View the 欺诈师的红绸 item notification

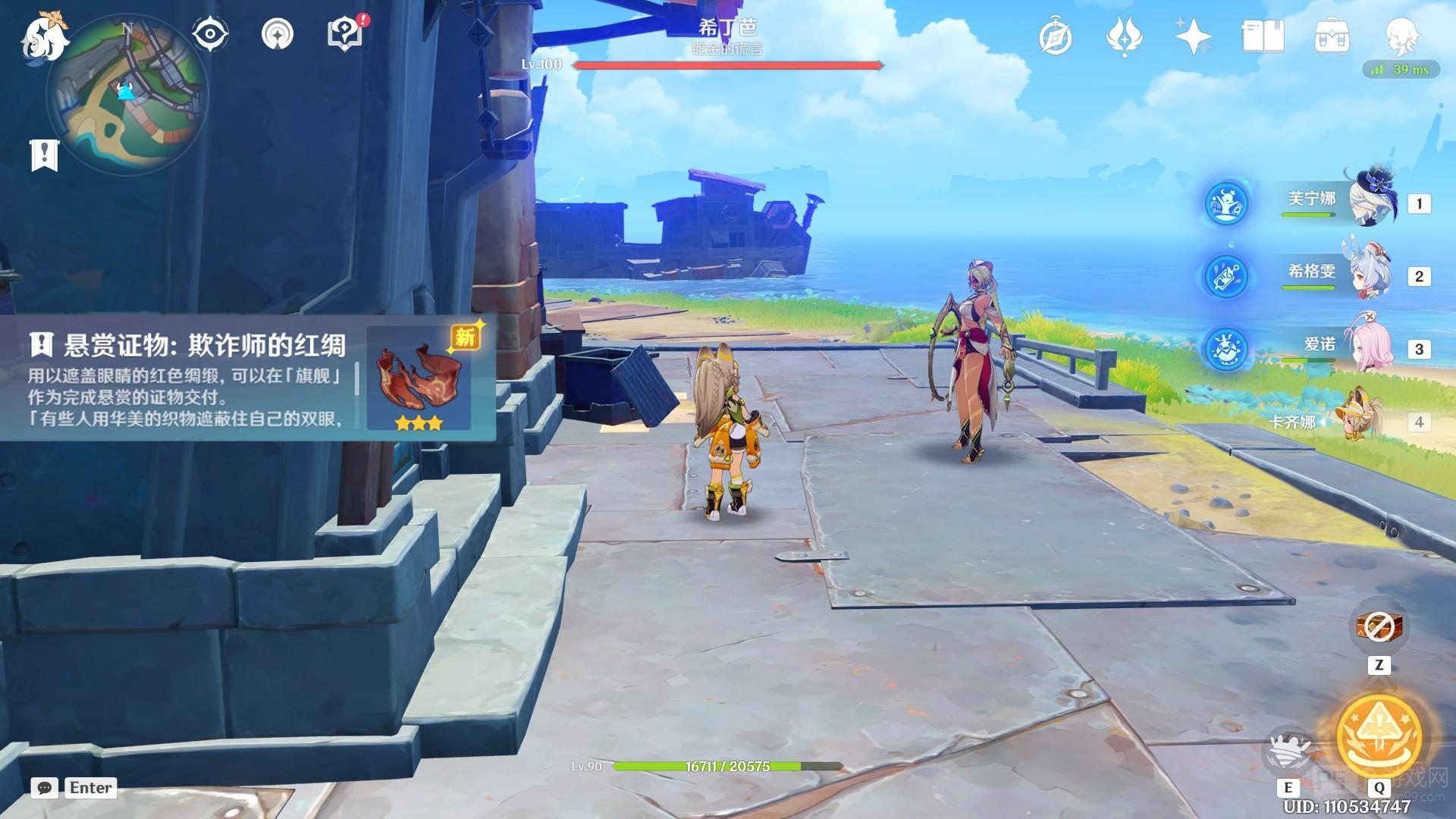(247, 378)
